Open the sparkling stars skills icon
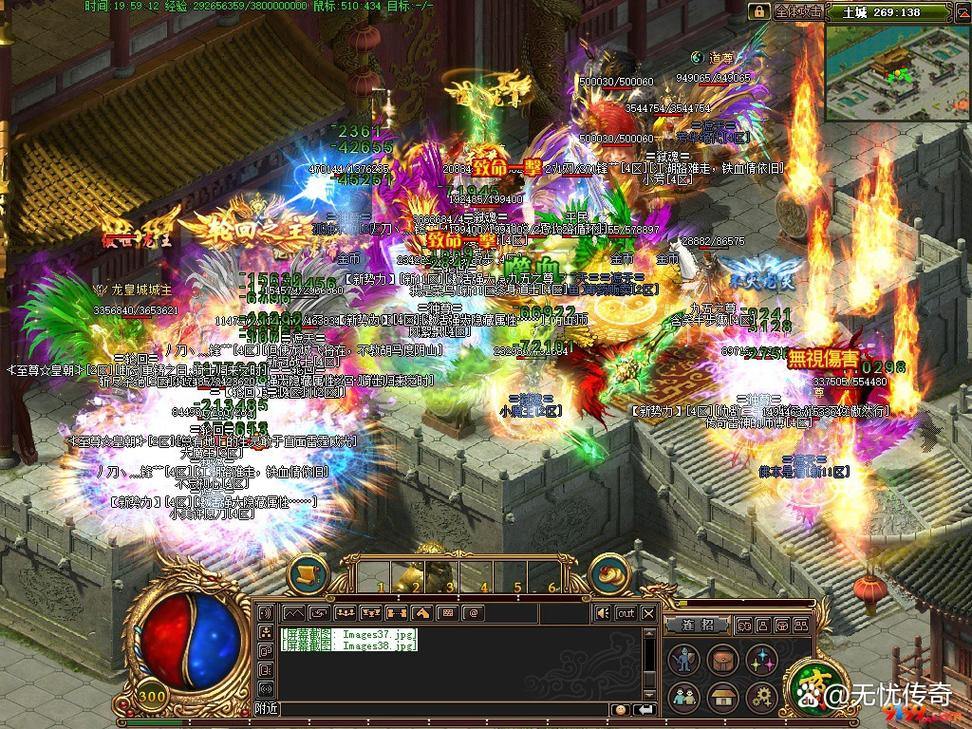Image resolution: width=972 pixels, height=729 pixels. (x=762, y=659)
